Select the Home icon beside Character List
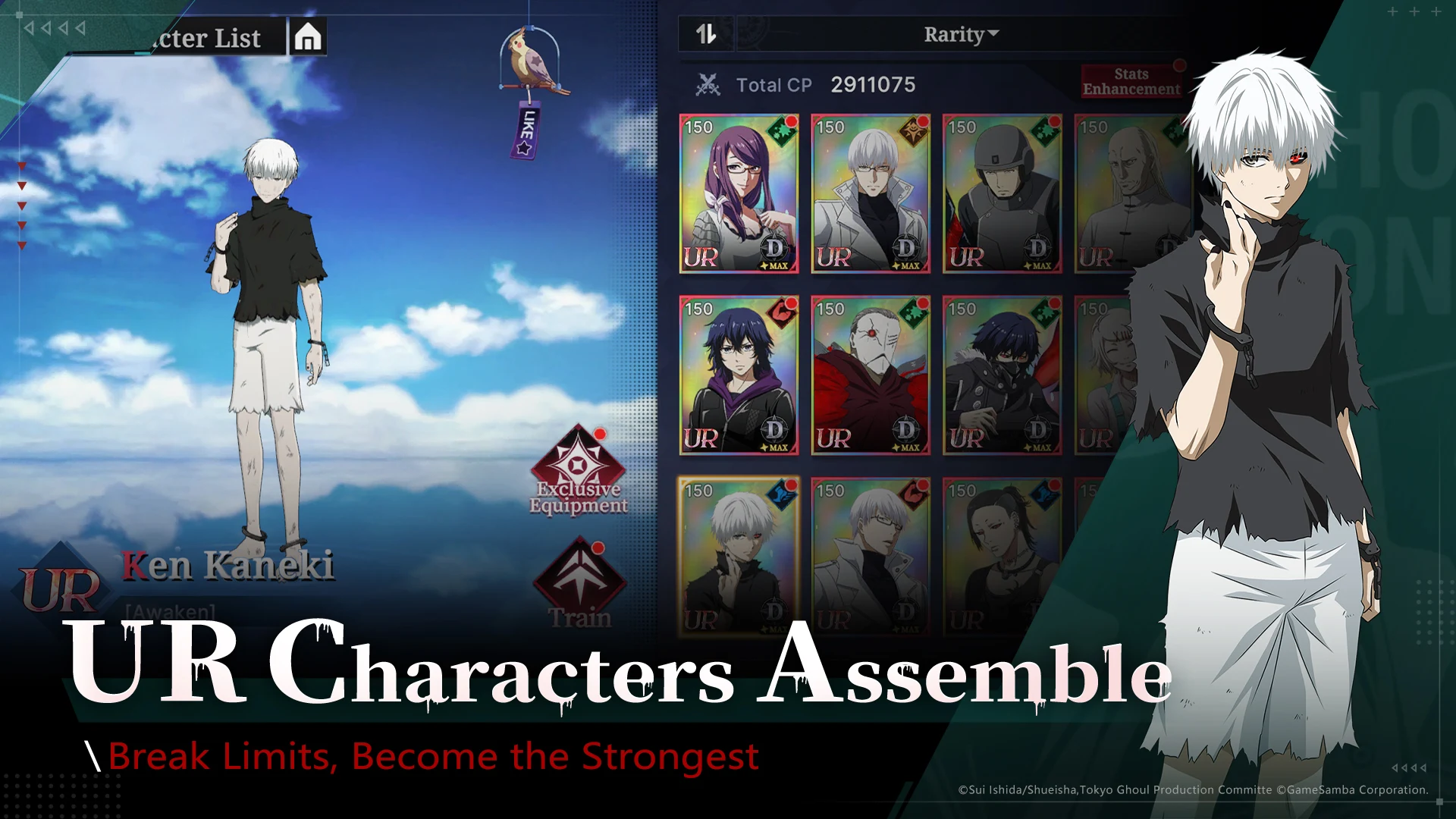 point(308,37)
